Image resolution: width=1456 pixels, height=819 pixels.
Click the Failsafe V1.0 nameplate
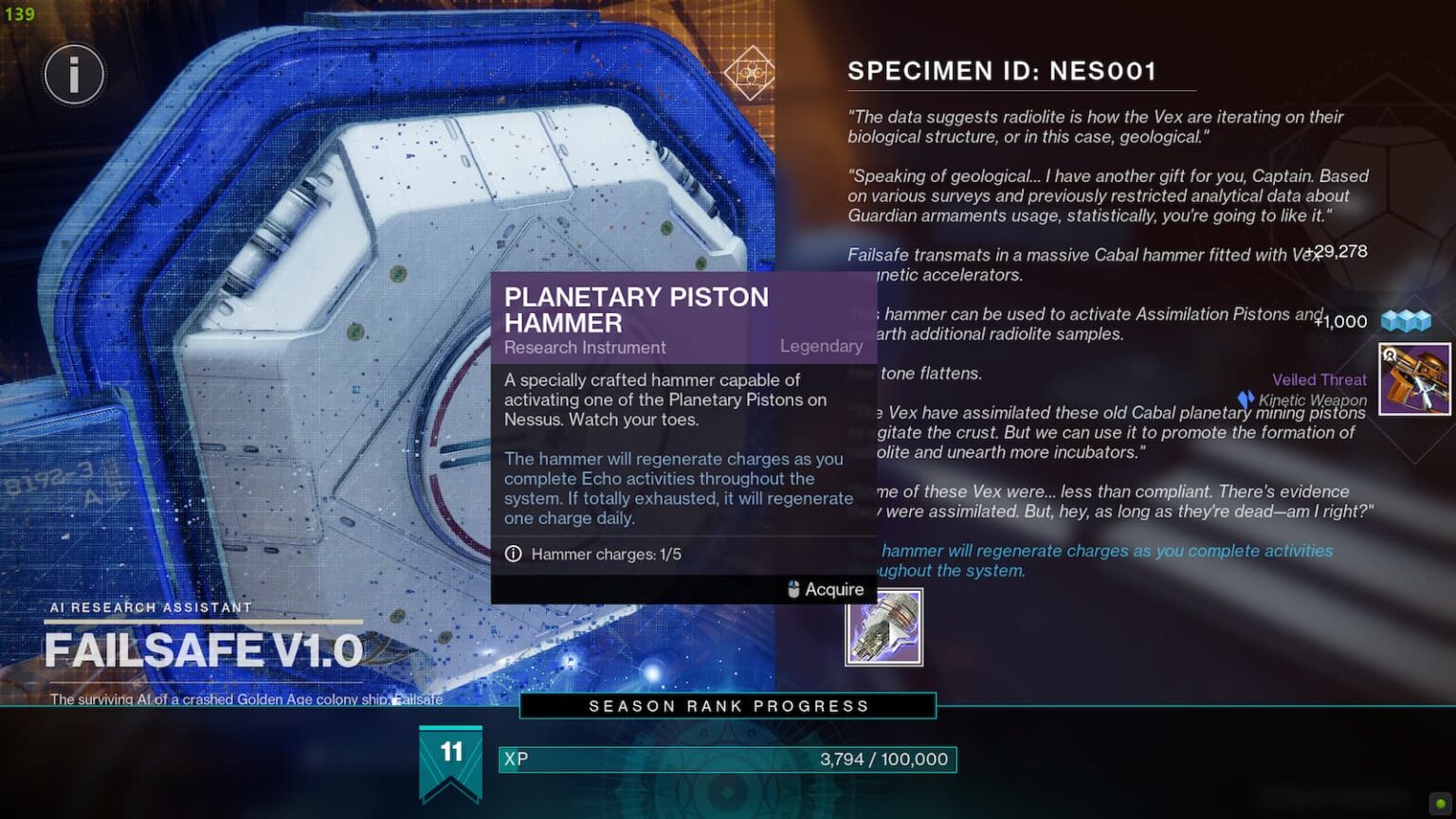point(202,650)
